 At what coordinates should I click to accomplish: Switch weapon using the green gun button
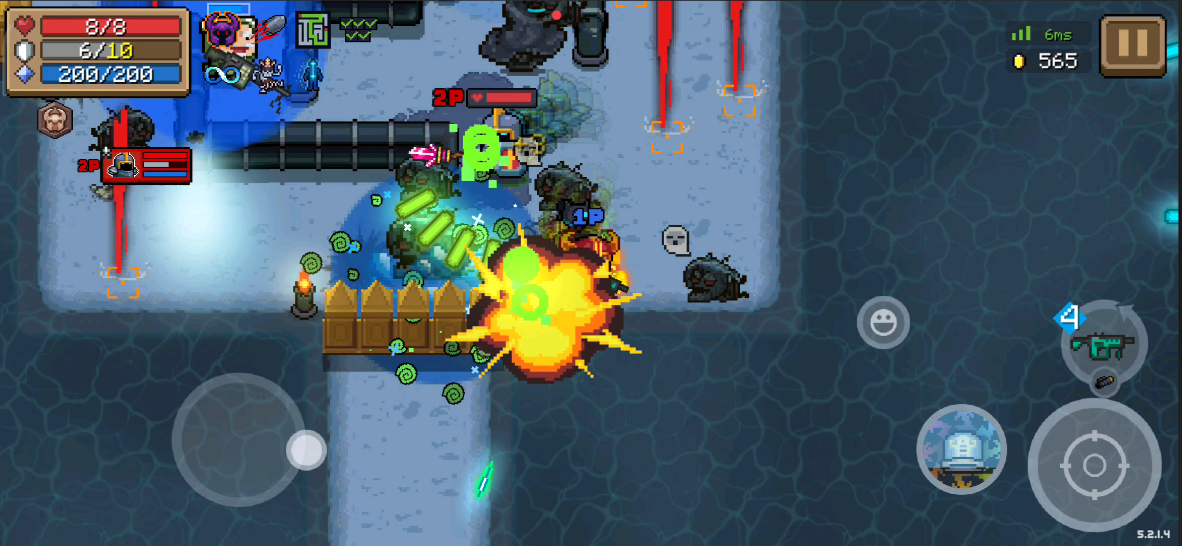tap(1102, 344)
